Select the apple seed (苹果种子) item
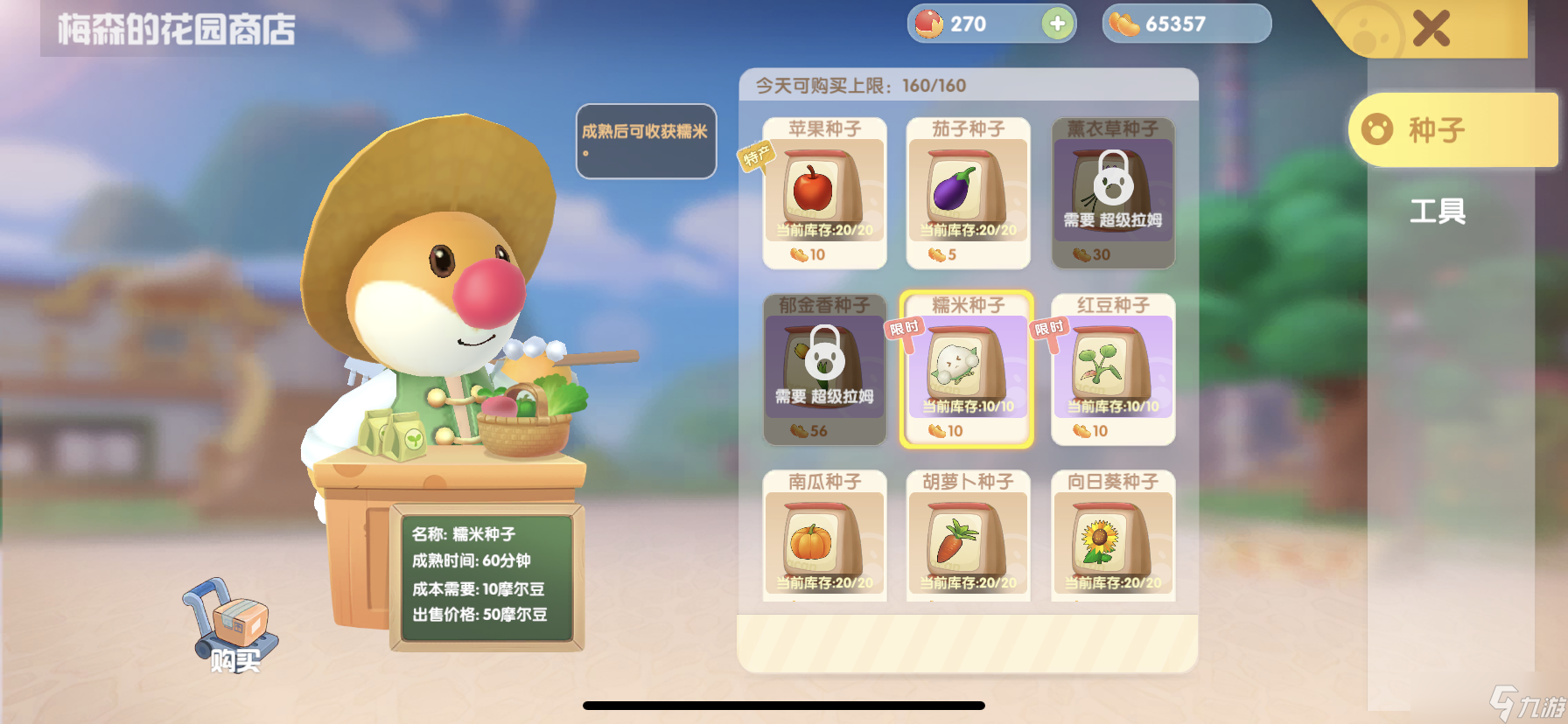1568x724 pixels. click(x=824, y=192)
